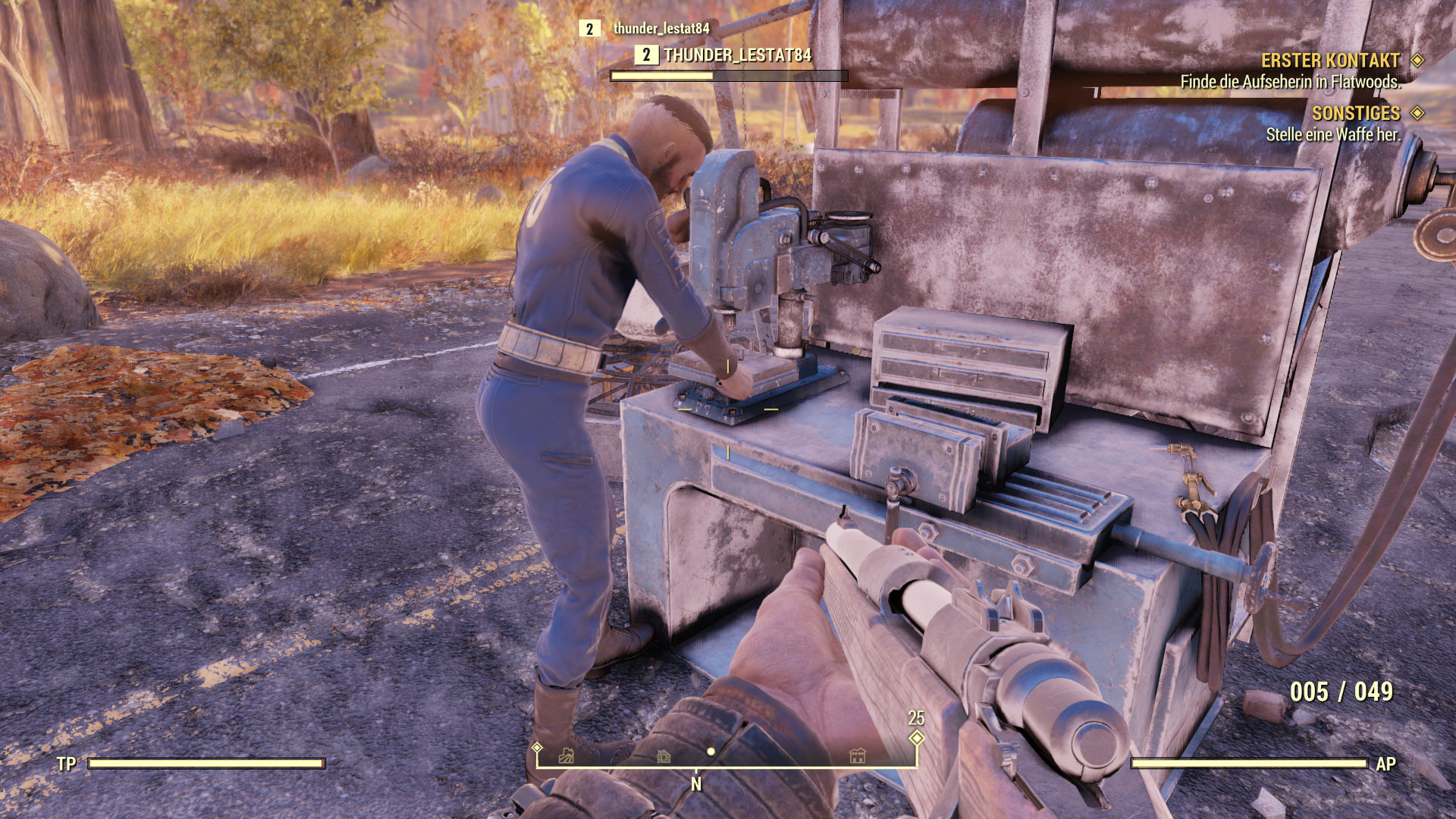
Task: Click the quest diamond marker labeled 25
Action: [x=917, y=737]
